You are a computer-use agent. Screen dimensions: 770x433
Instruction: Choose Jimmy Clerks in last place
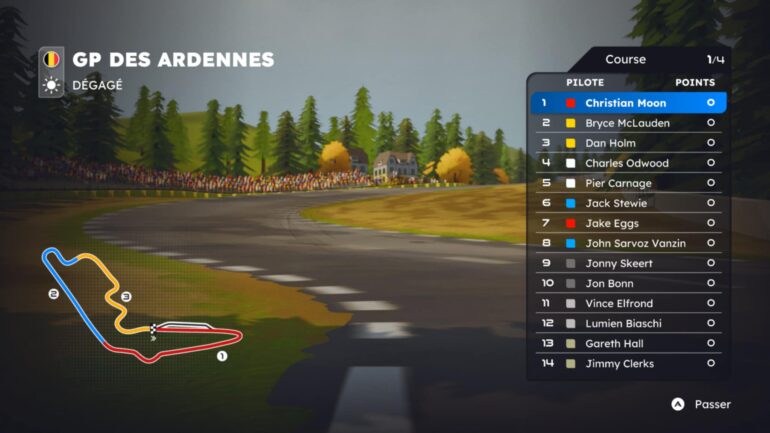click(628, 363)
